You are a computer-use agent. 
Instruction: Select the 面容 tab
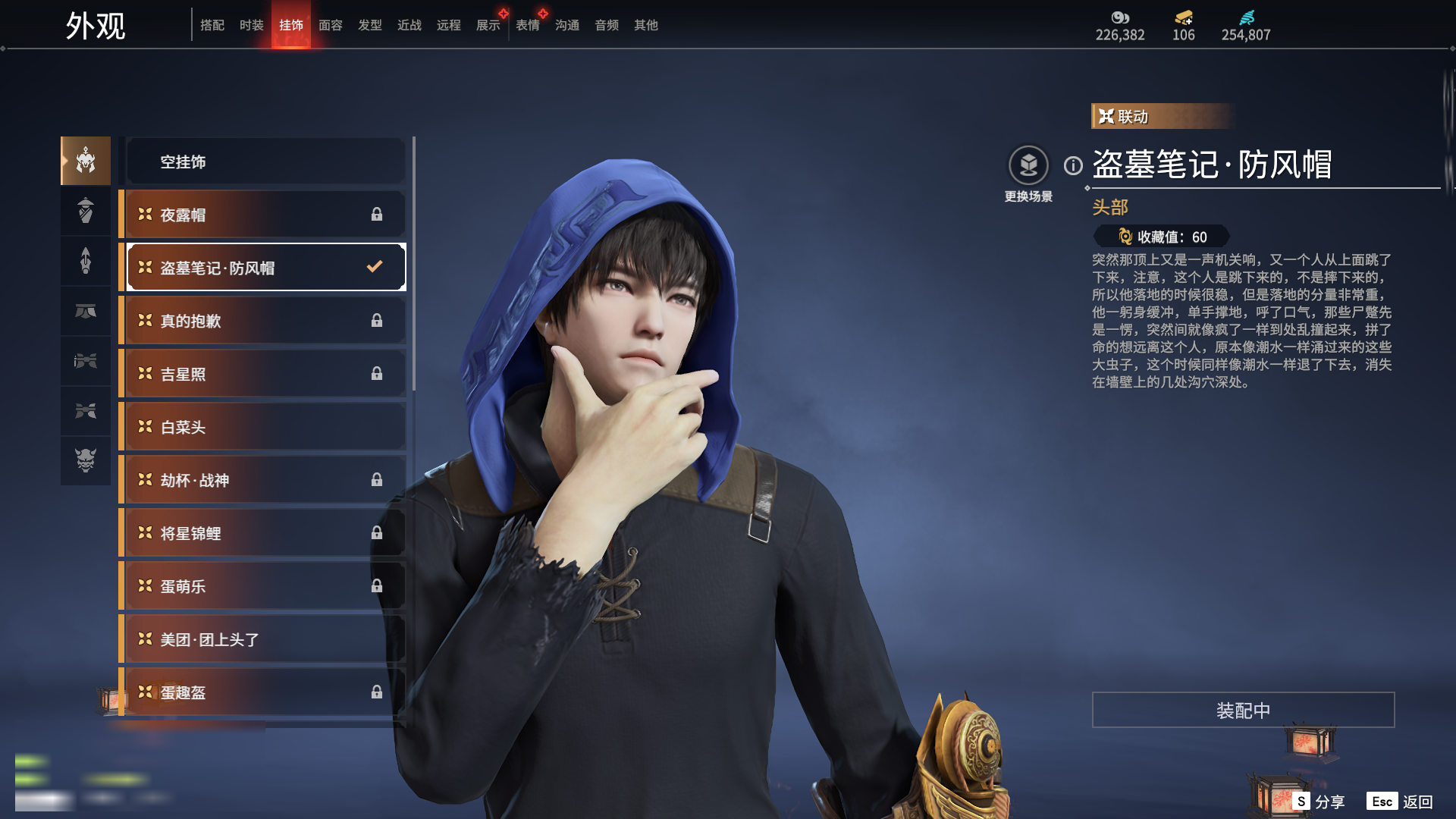point(331,25)
